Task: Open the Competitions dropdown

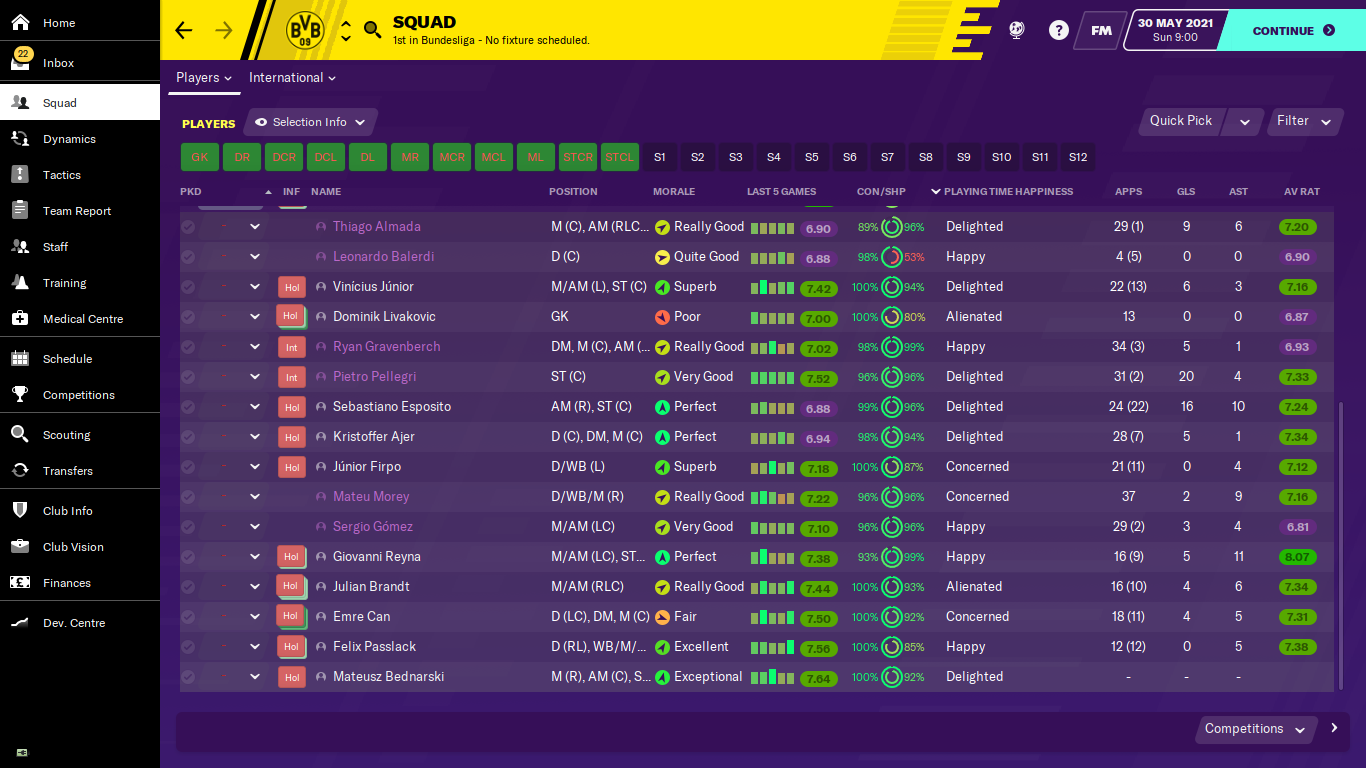Action: pos(1254,729)
